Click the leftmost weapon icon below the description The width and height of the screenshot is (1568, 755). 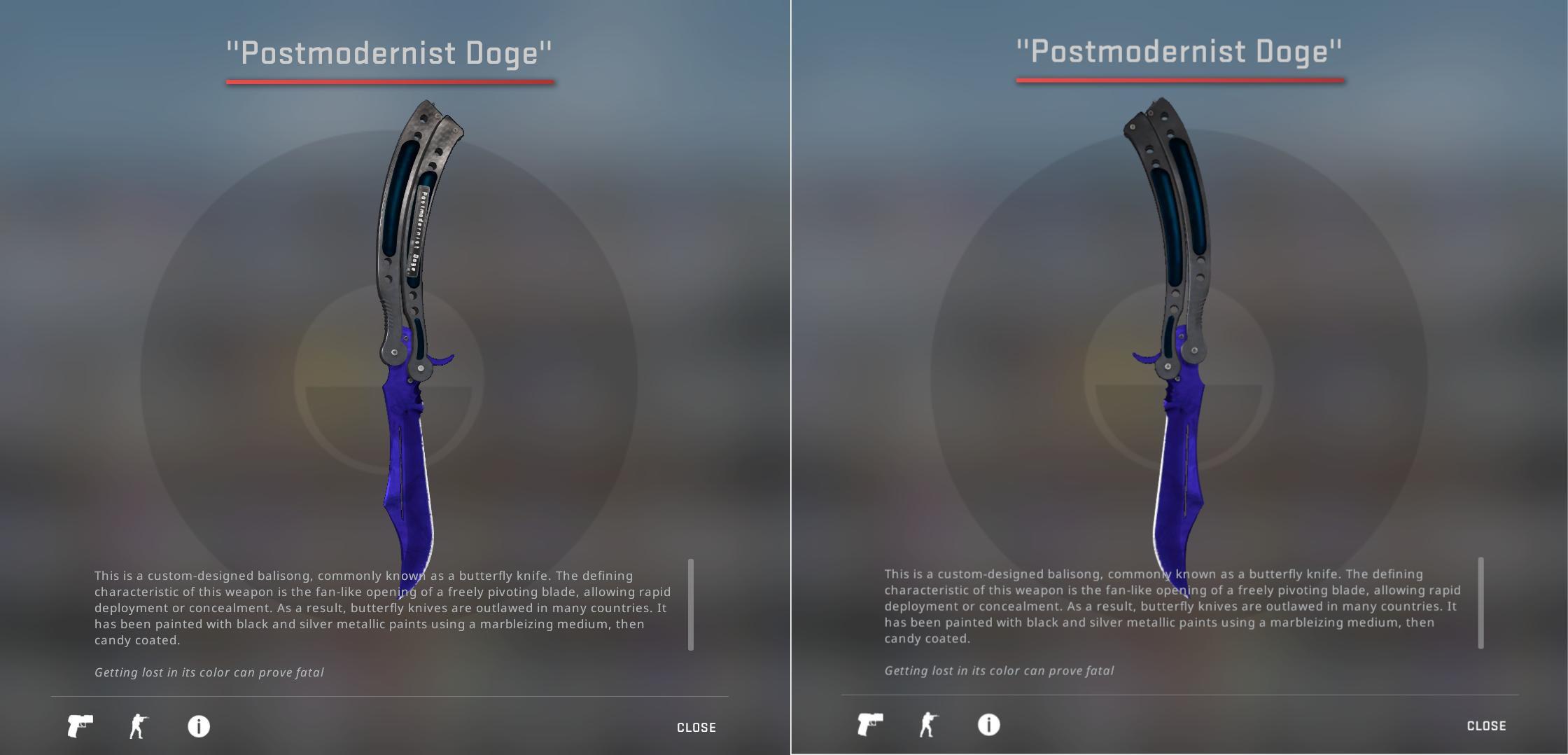point(79,726)
